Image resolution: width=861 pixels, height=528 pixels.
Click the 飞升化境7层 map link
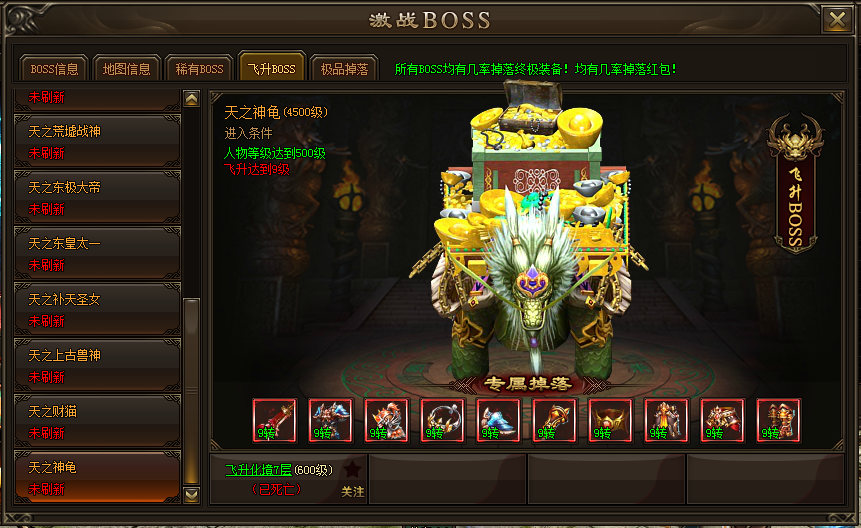259,469
